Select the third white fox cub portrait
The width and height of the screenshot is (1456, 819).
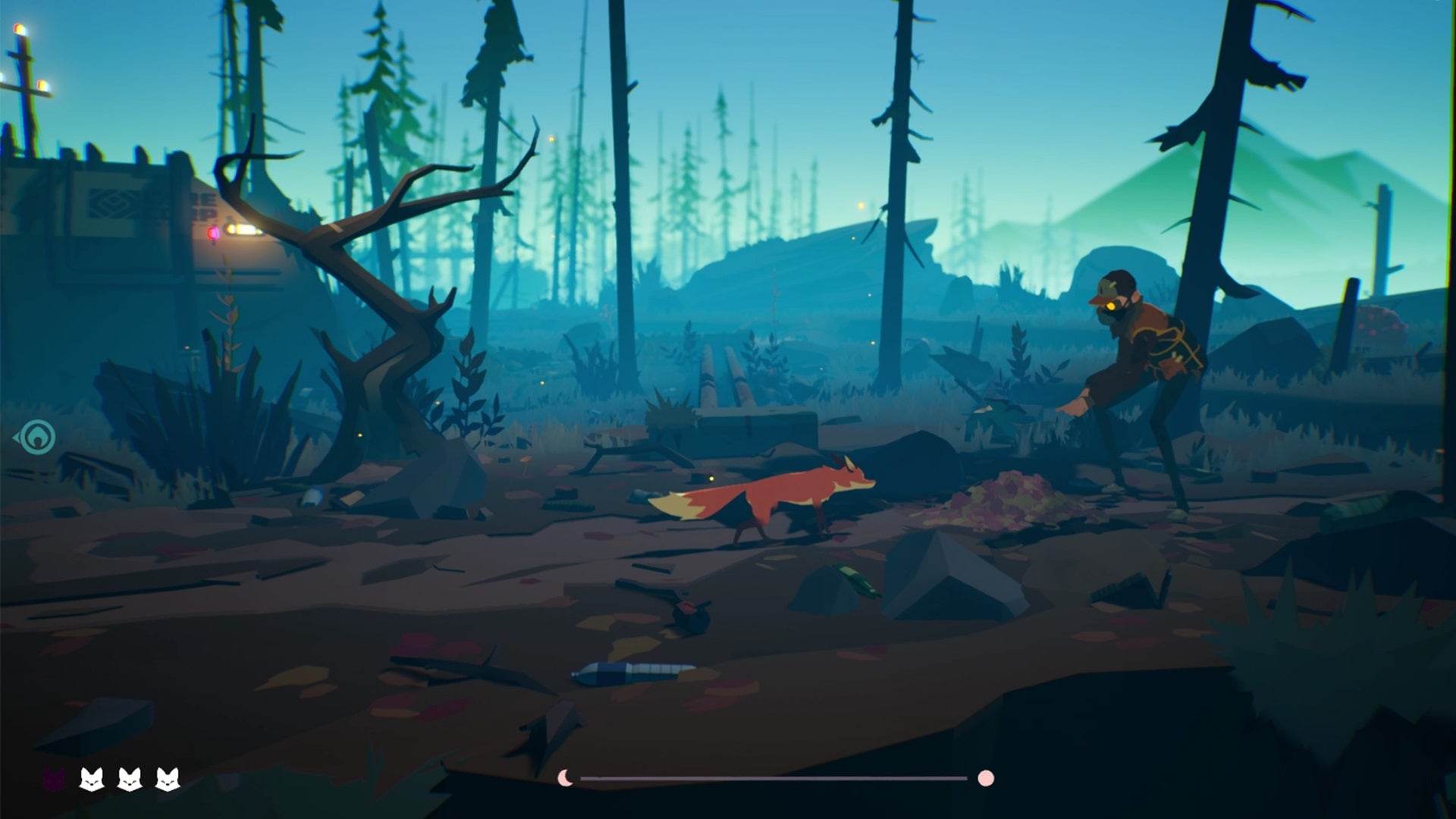[x=166, y=778]
